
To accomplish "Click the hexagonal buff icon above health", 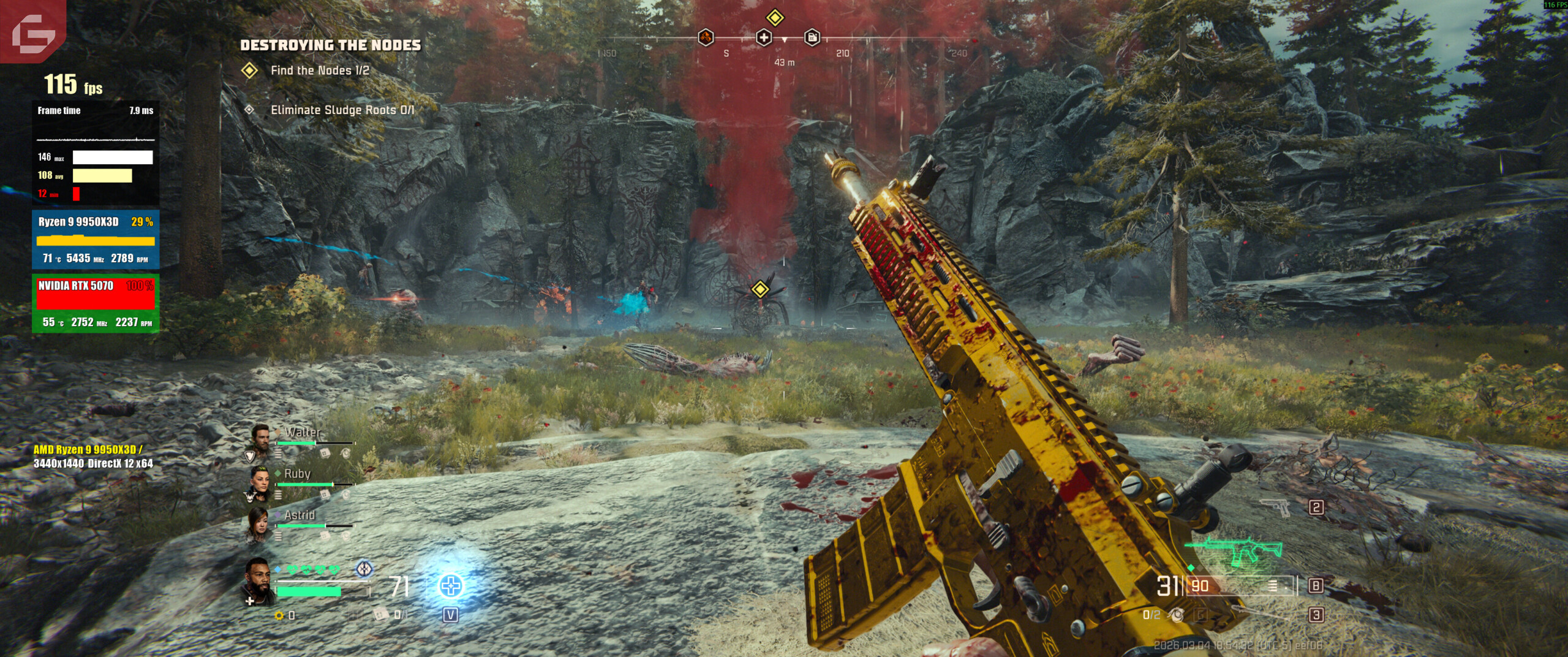I will pos(364,569).
